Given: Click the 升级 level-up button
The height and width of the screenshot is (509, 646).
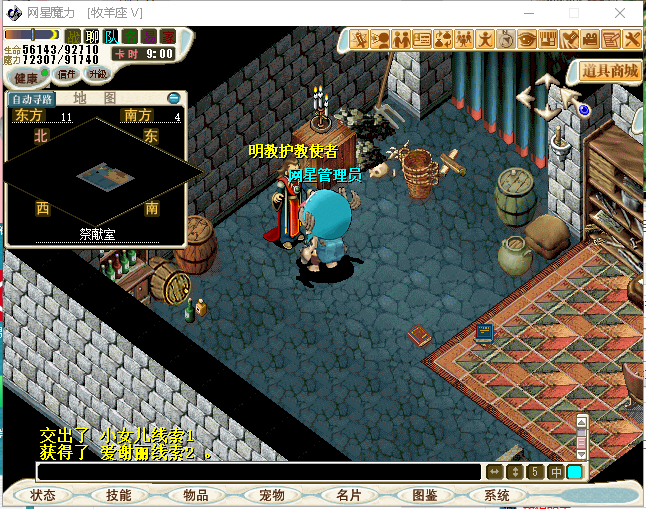Looking at the screenshot, I should [97, 75].
